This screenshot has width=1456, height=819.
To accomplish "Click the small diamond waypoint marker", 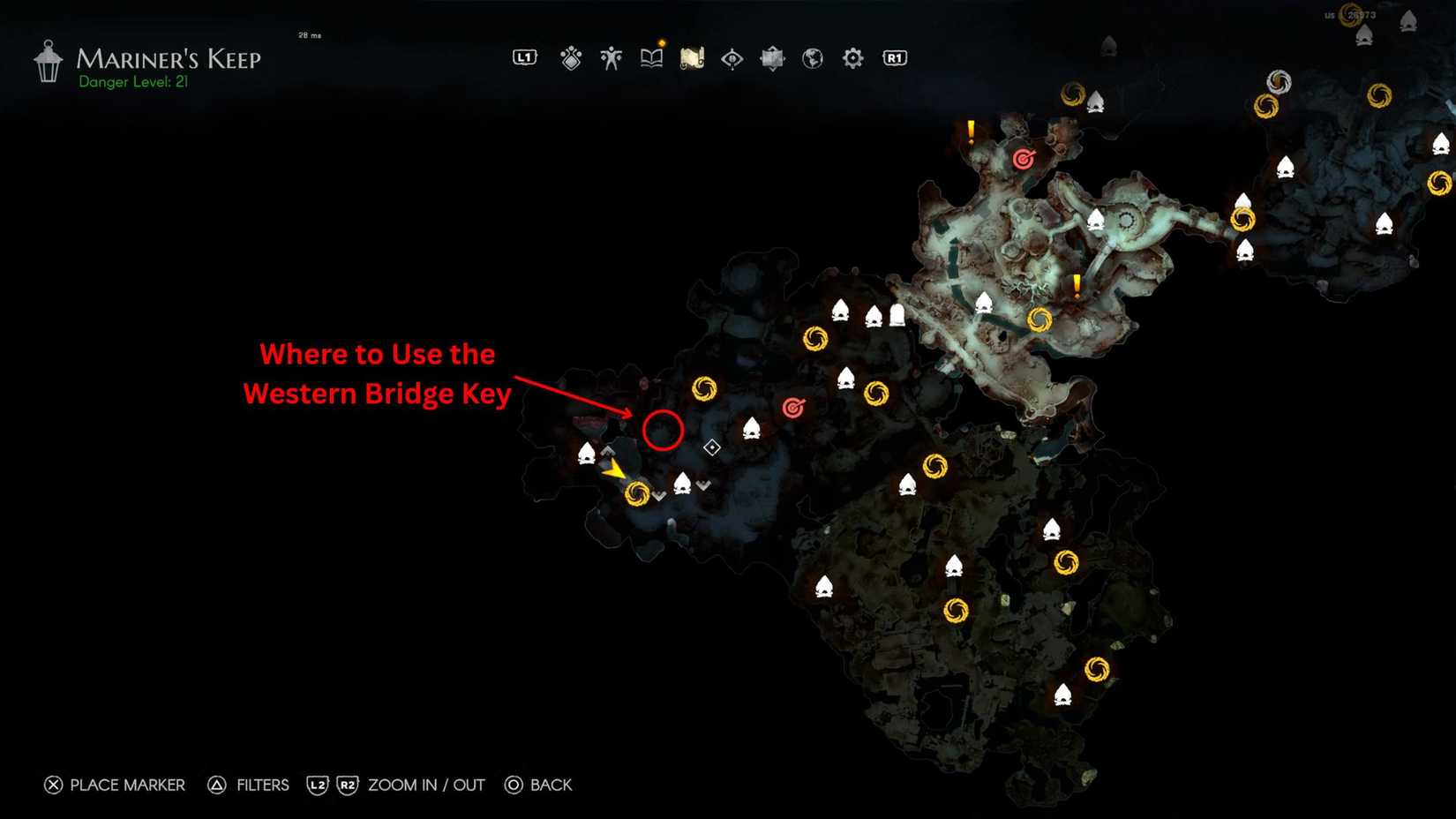I will (711, 447).
